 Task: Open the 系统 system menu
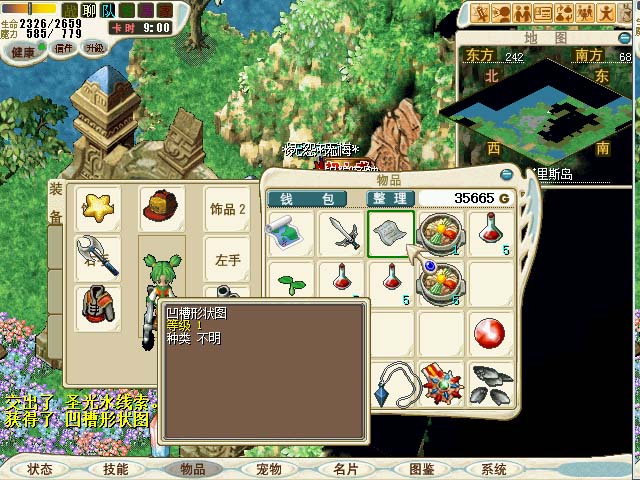494,468
